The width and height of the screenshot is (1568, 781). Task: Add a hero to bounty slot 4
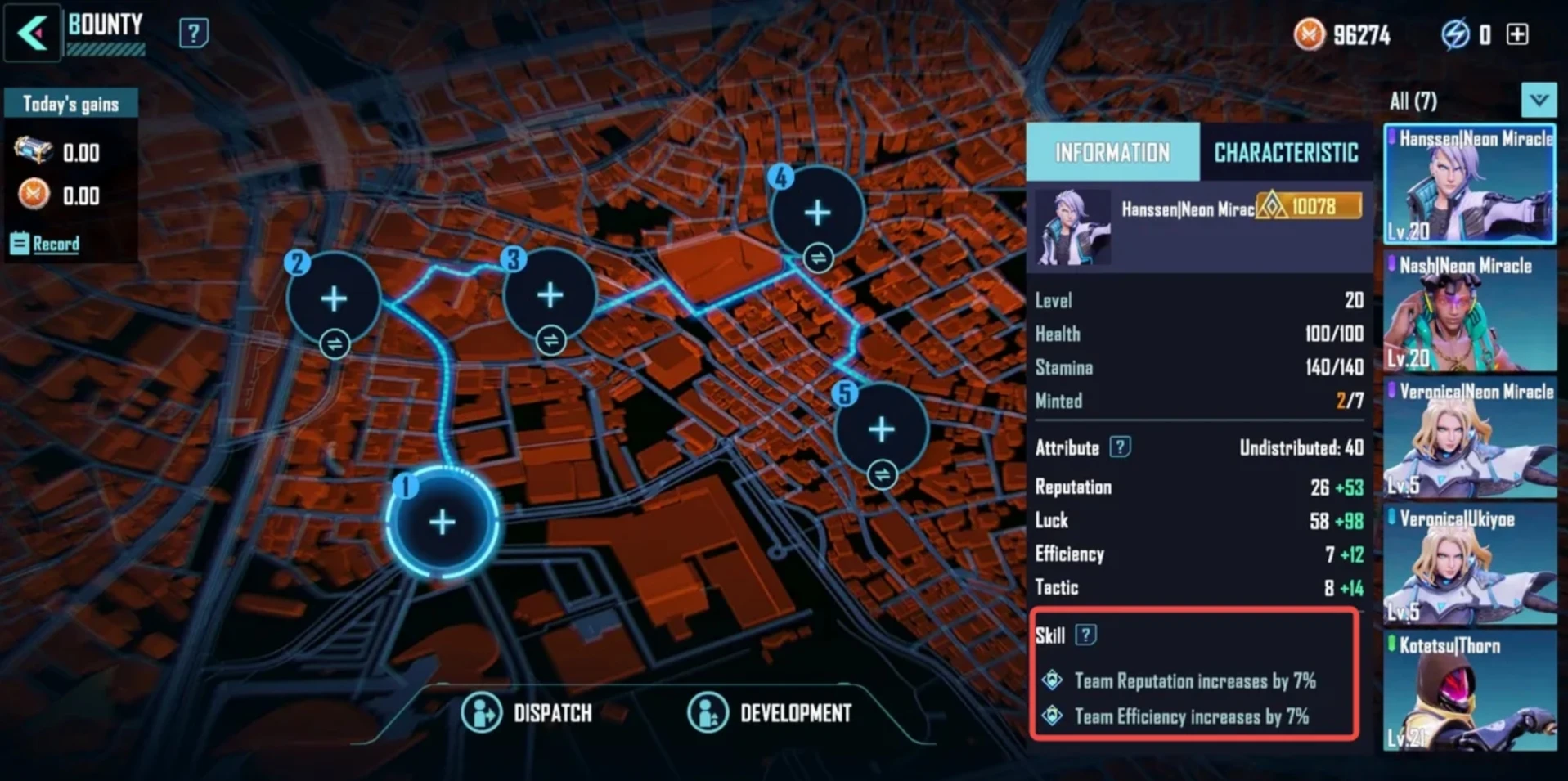click(817, 213)
